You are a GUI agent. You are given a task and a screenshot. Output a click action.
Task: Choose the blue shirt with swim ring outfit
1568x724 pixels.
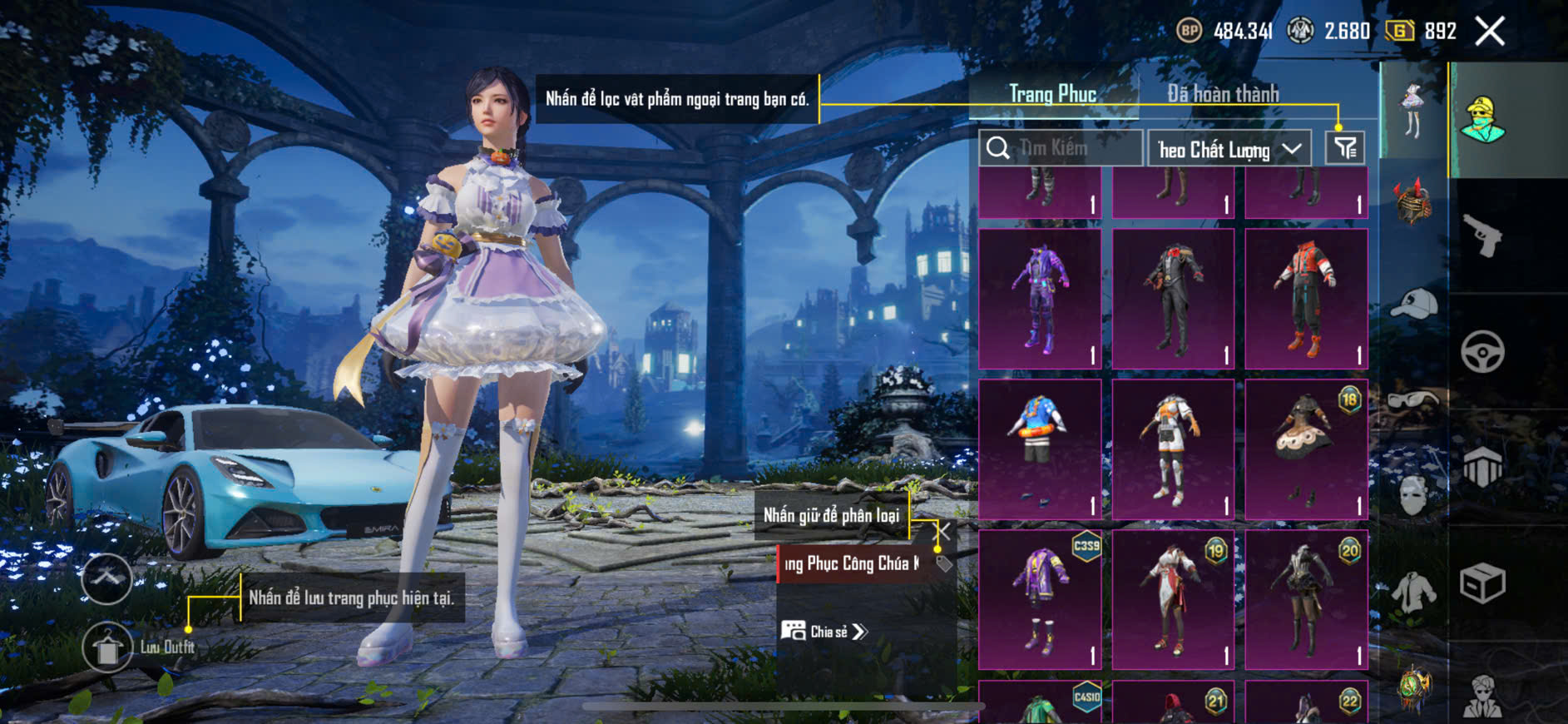click(1040, 449)
